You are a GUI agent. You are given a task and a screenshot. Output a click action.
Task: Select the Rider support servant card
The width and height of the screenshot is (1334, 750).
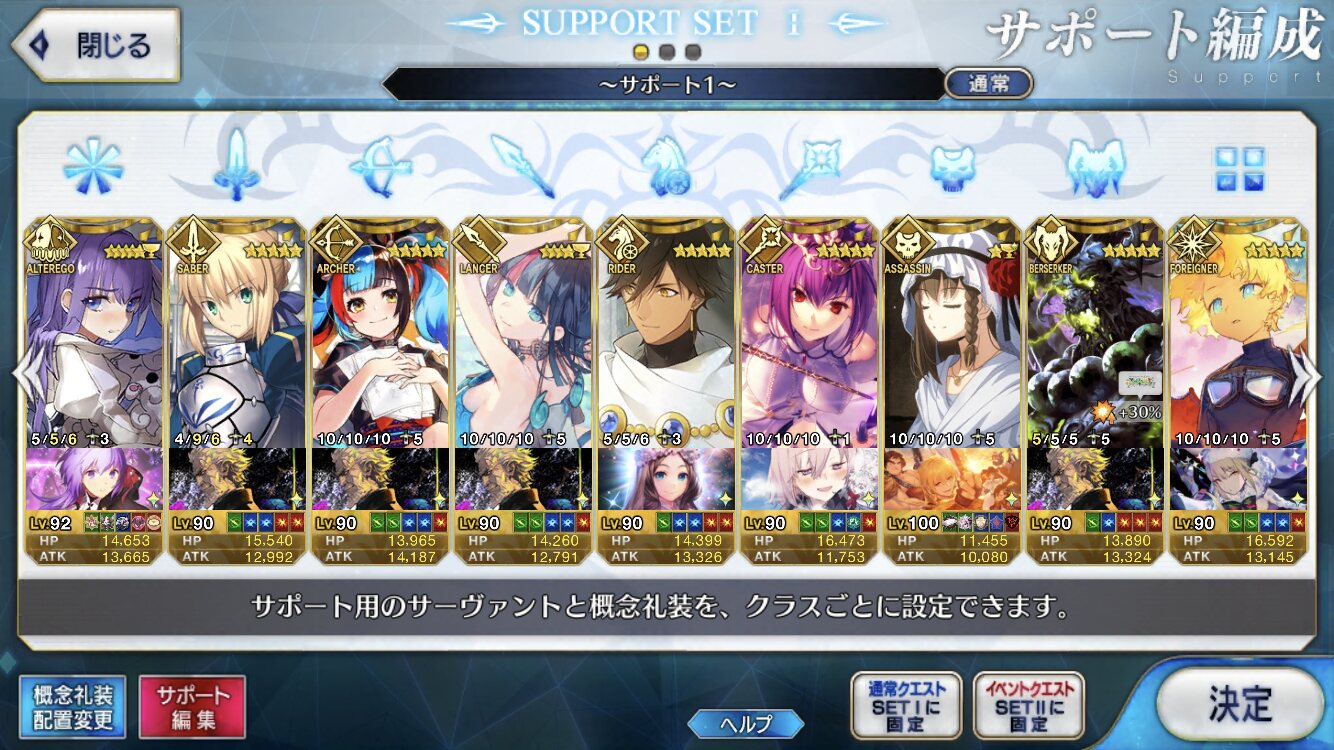coord(665,340)
